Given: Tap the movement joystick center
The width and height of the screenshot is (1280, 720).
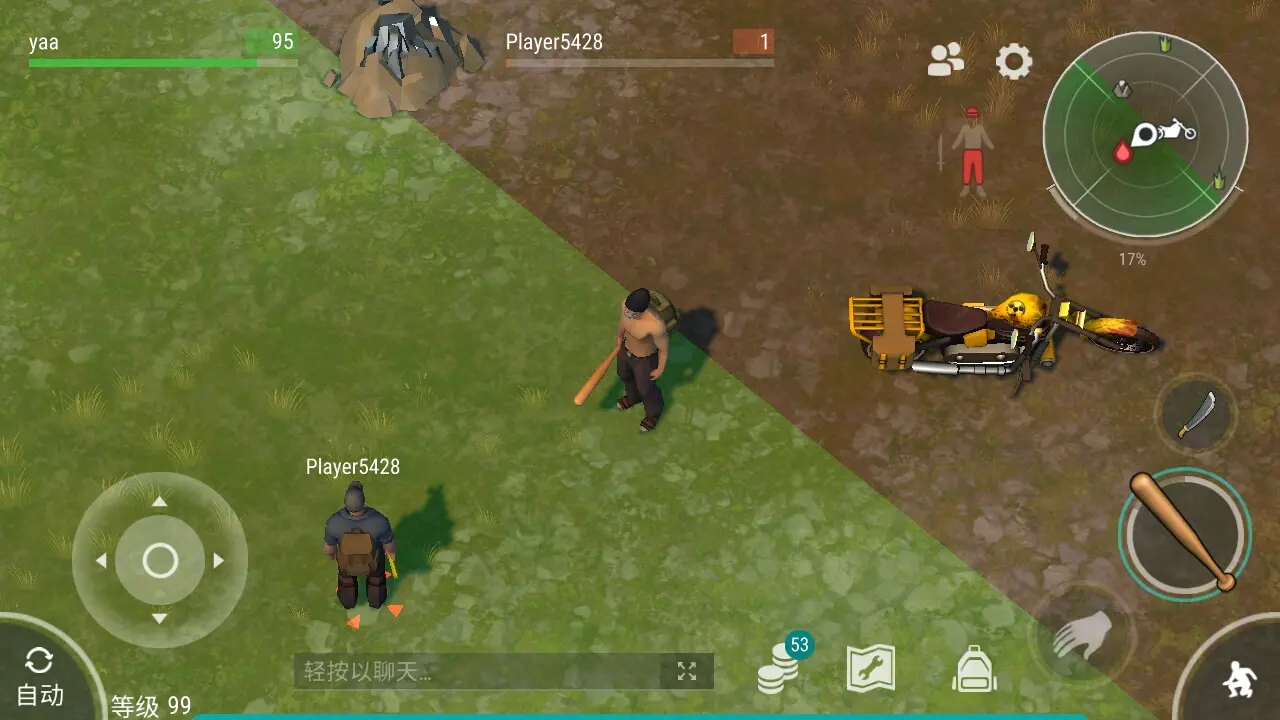Looking at the screenshot, I should 160,561.
